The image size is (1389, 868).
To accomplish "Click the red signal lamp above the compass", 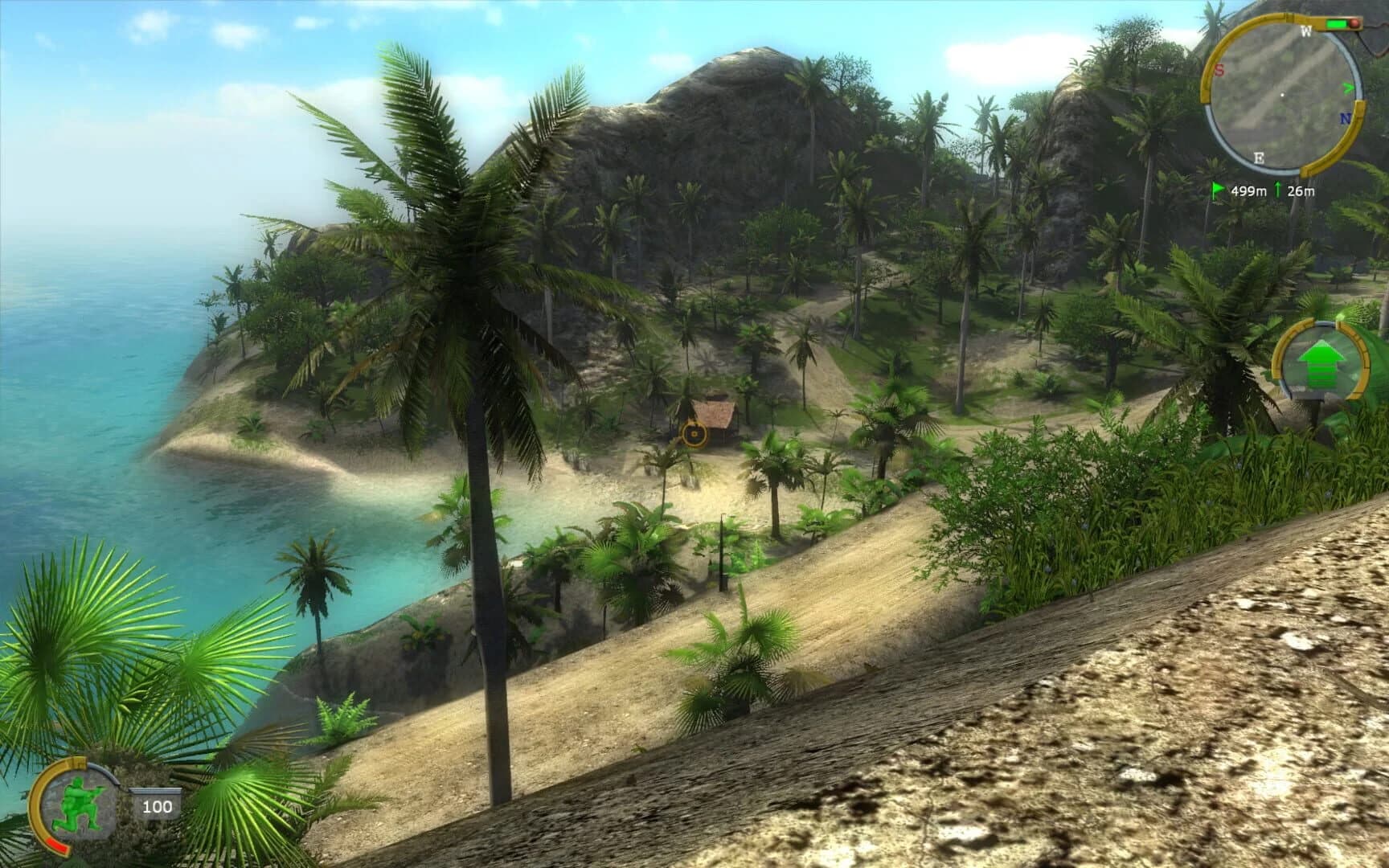I will pos(1355,23).
